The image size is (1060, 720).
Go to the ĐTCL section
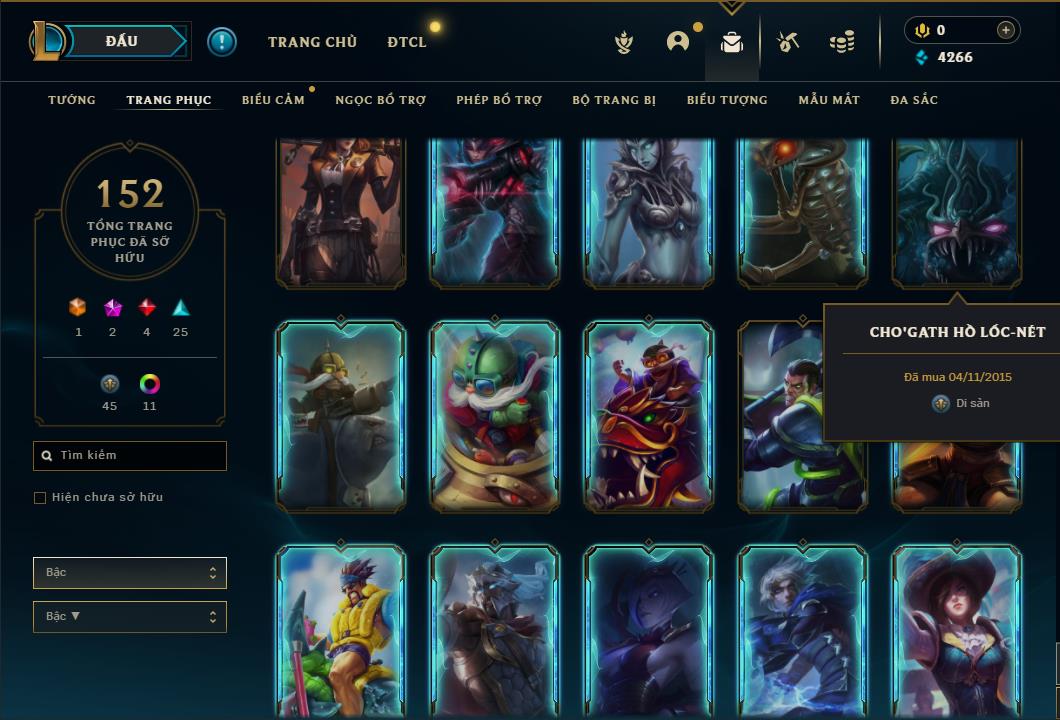407,42
